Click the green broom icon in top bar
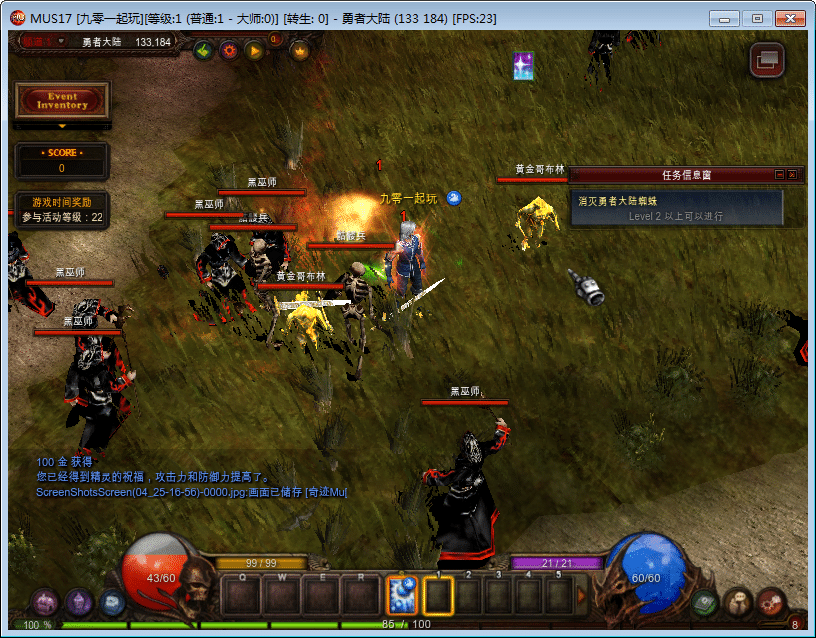The width and height of the screenshot is (816, 638). (203, 50)
